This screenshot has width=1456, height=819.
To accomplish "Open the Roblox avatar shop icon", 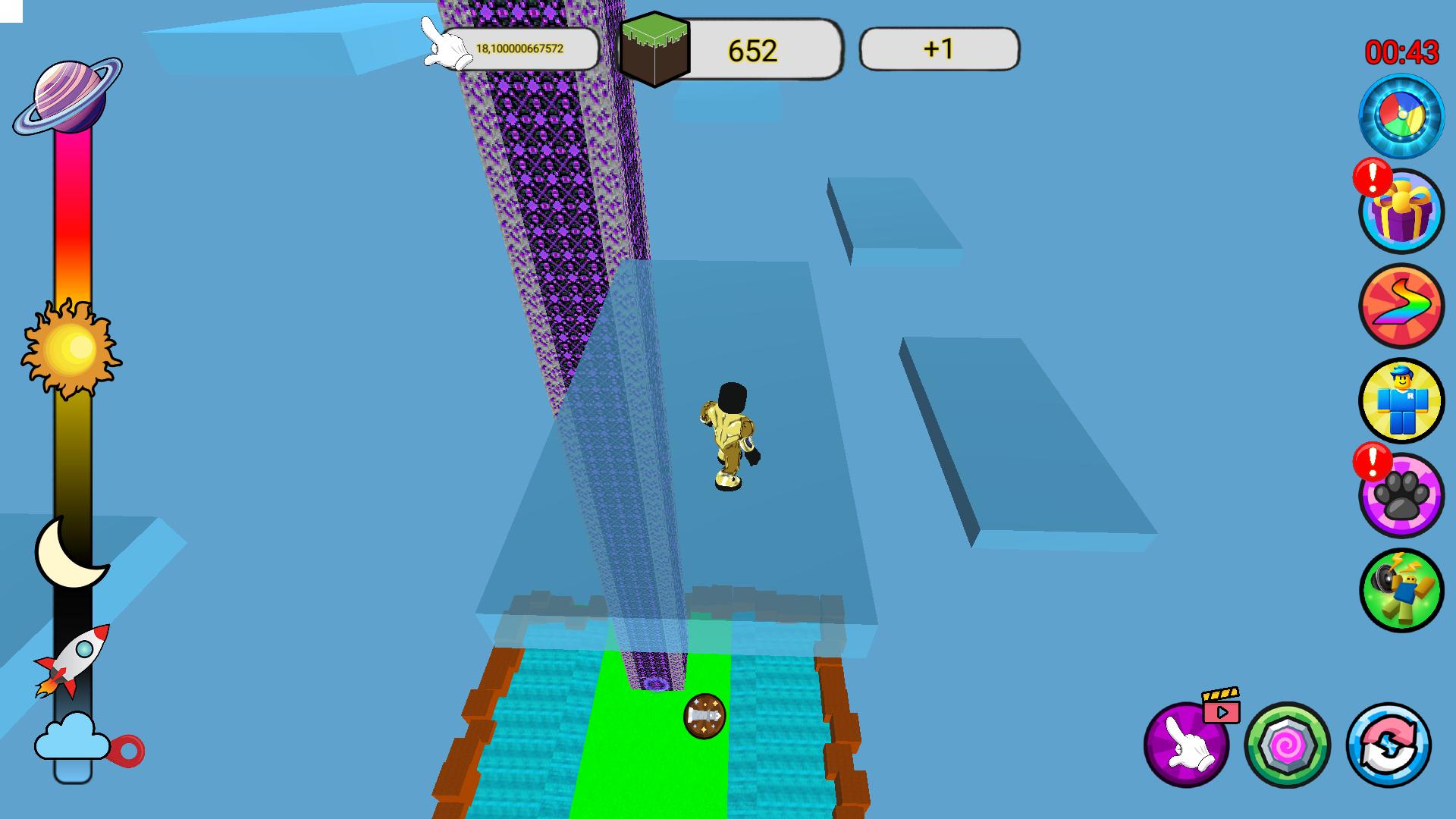I will tap(1402, 400).
